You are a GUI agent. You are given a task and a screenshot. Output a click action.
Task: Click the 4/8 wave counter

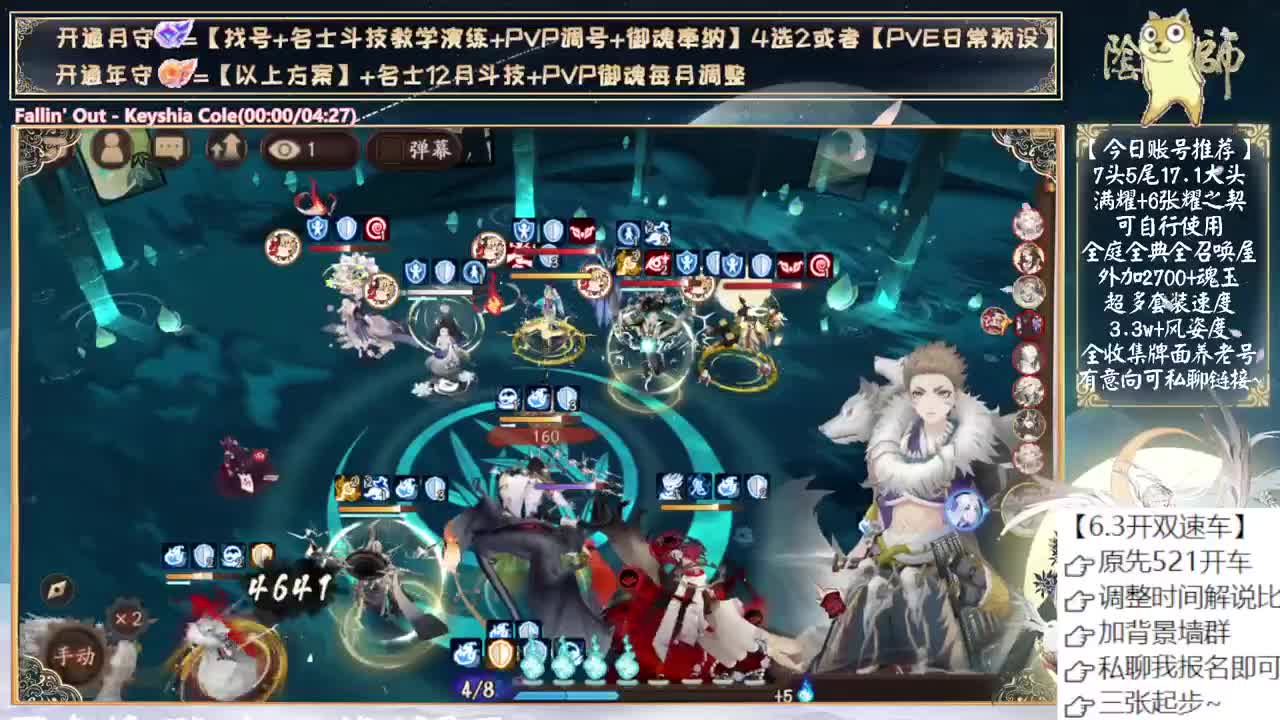tap(478, 689)
